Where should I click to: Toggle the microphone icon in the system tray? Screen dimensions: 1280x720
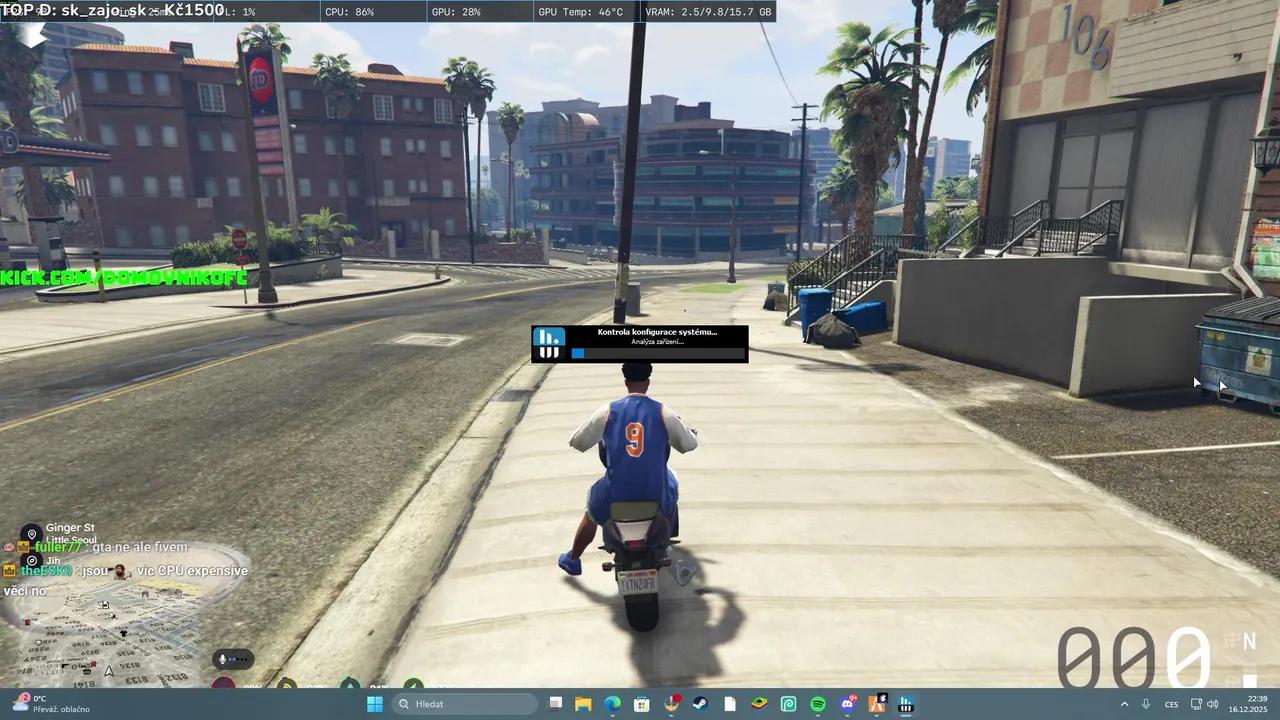(1146, 704)
